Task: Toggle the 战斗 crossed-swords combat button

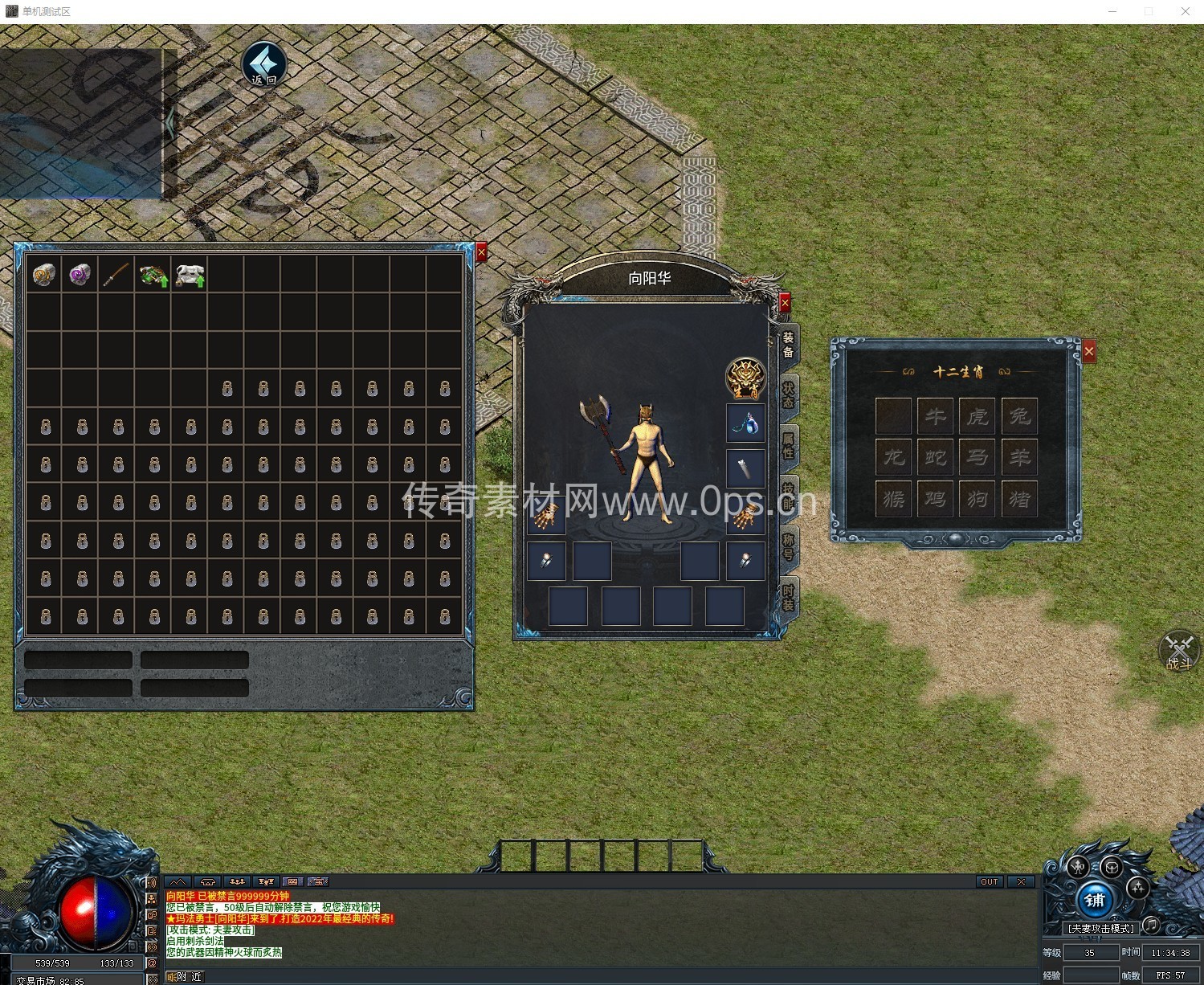Action: 1178,651
